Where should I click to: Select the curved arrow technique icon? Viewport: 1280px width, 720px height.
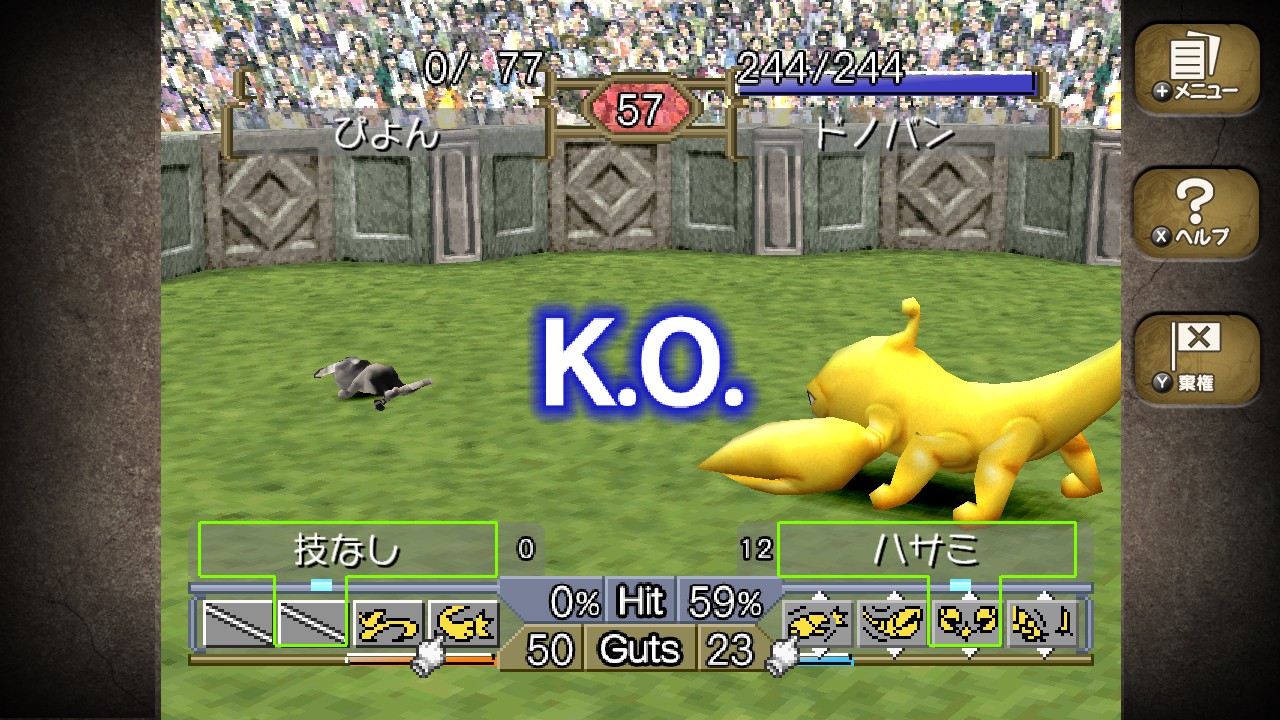[387, 624]
